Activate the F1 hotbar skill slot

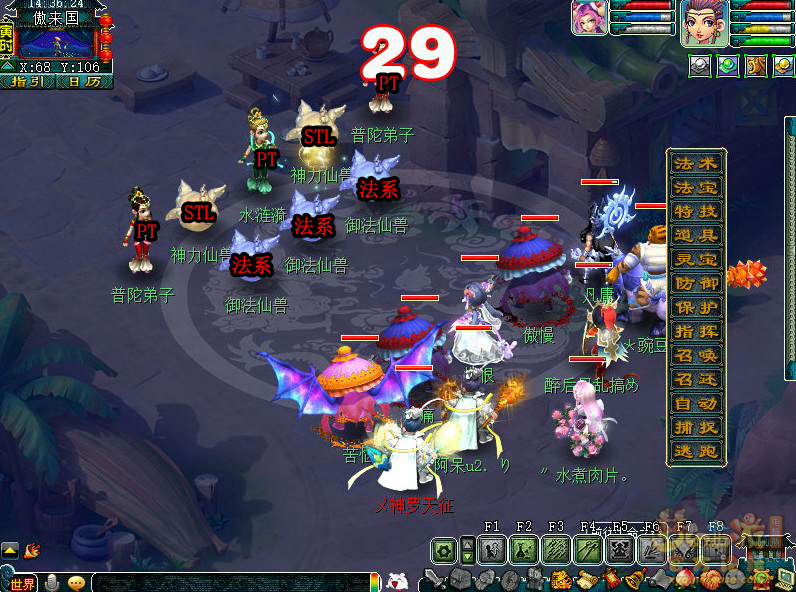491,549
